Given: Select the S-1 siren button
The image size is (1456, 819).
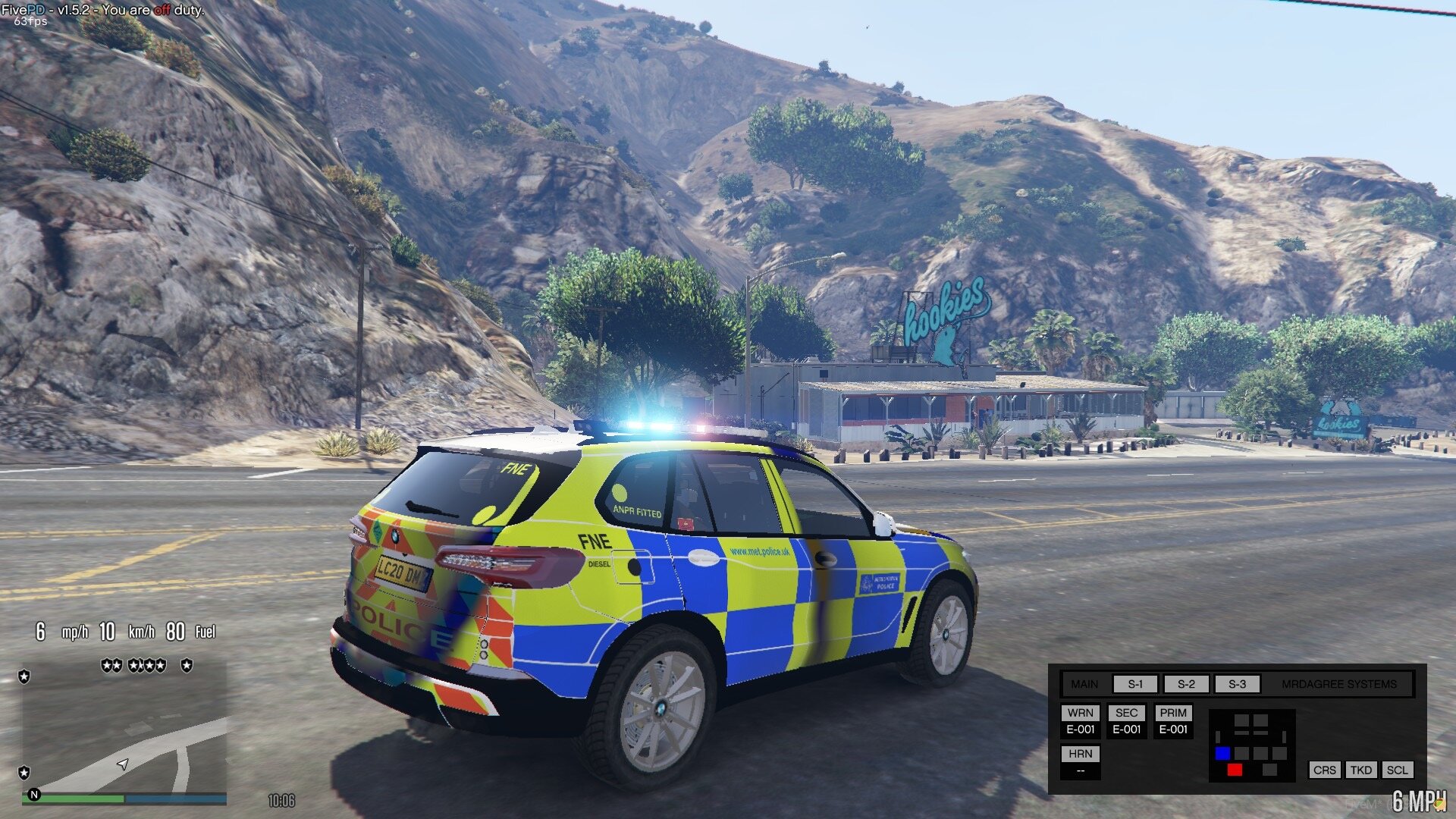Looking at the screenshot, I should [x=1135, y=684].
